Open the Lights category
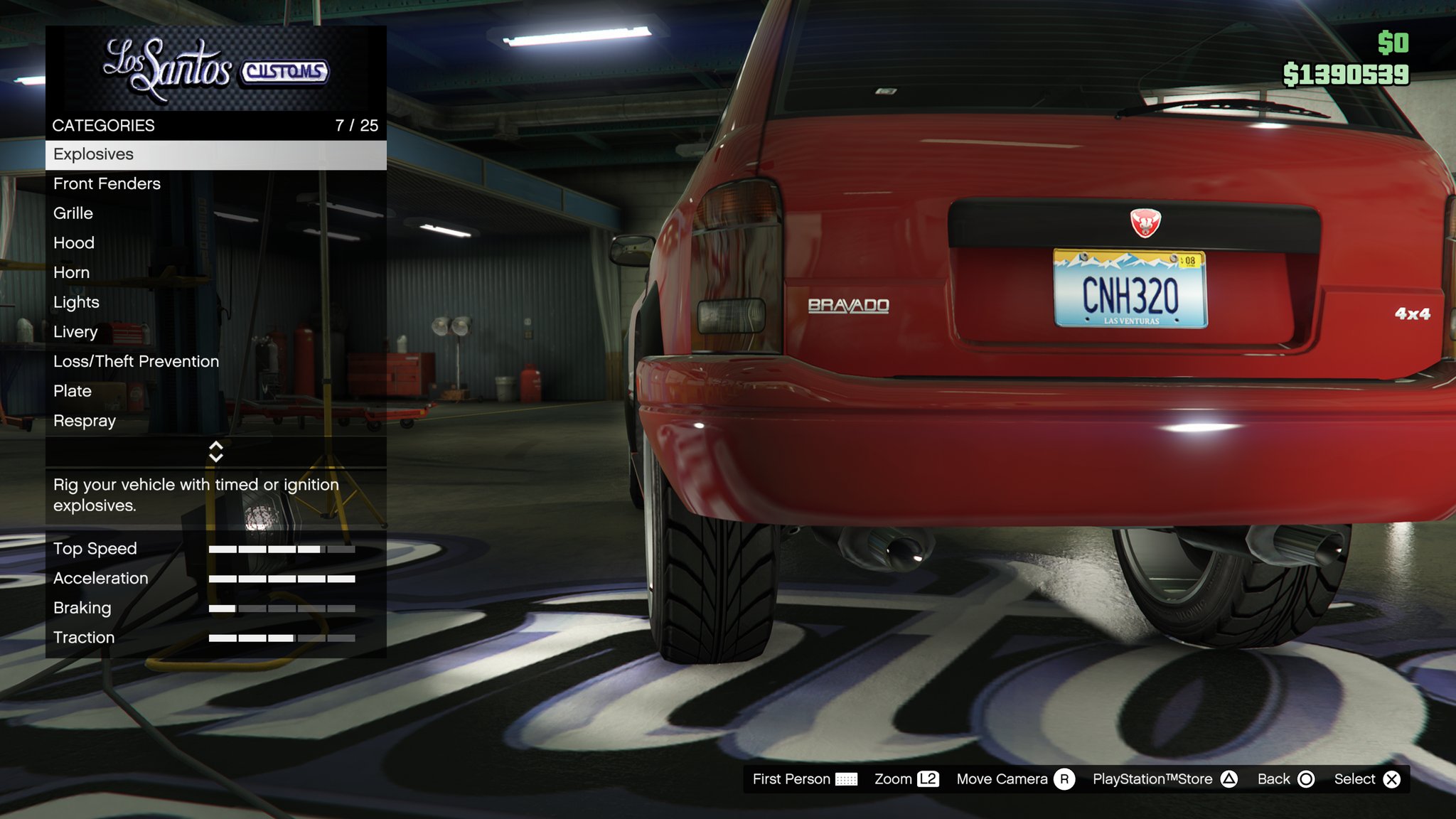 pyautogui.click(x=215, y=302)
